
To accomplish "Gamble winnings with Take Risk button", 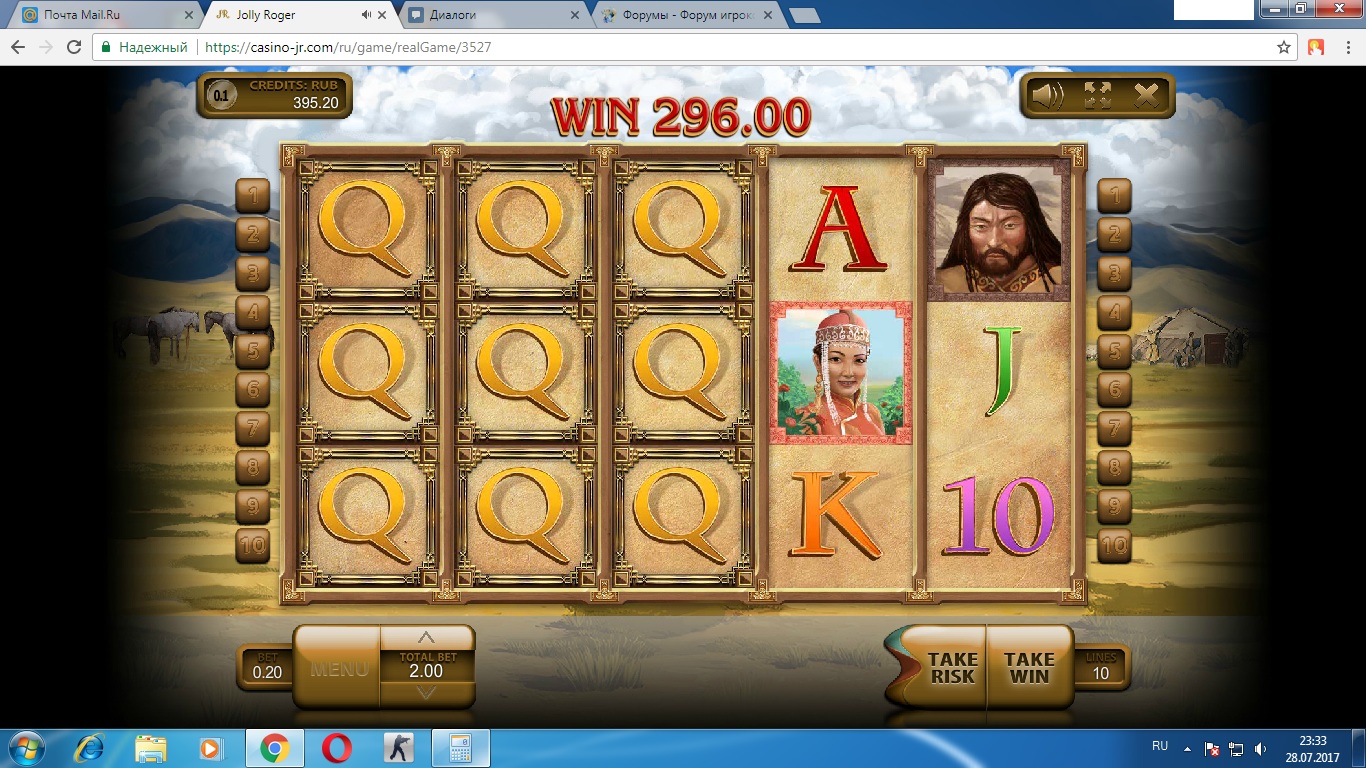I will coord(951,667).
